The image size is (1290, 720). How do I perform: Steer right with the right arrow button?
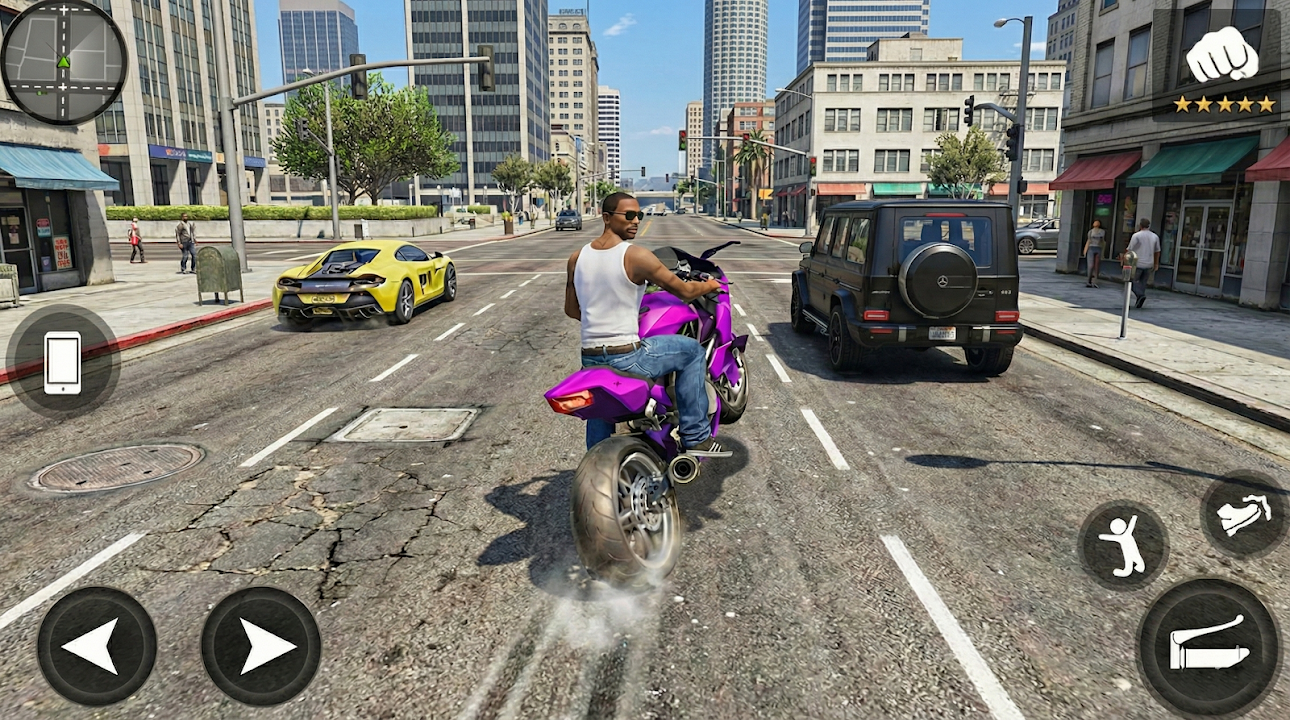click(x=261, y=646)
